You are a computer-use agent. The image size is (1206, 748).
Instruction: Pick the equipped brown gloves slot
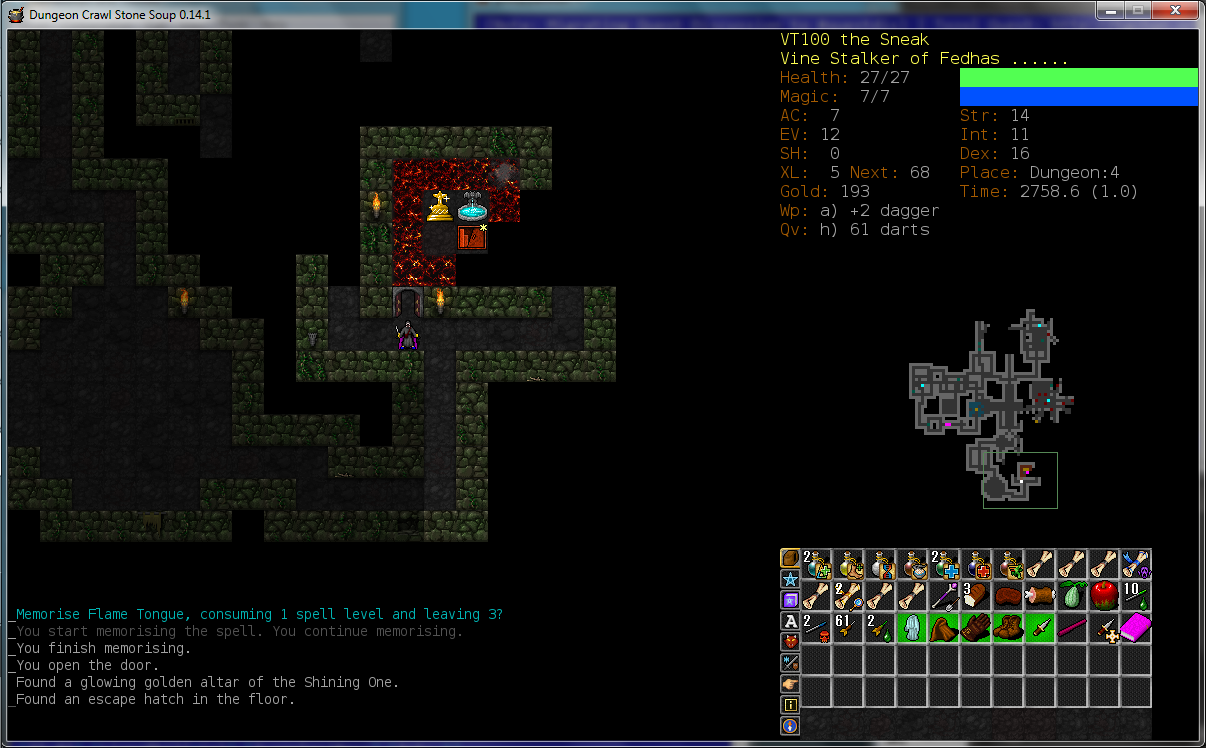coord(976,628)
